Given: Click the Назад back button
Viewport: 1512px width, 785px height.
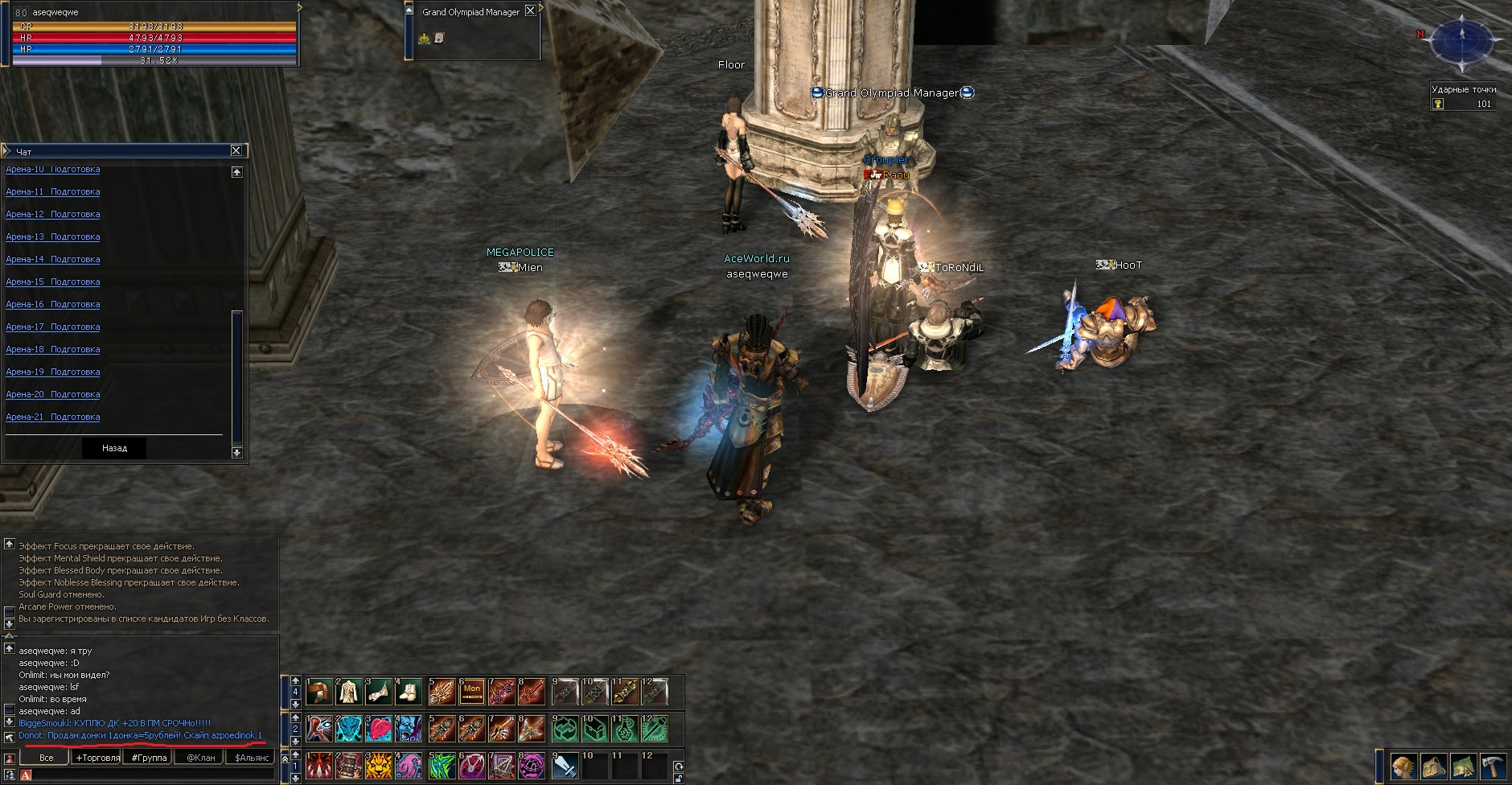Looking at the screenshot, I should 114,448.
